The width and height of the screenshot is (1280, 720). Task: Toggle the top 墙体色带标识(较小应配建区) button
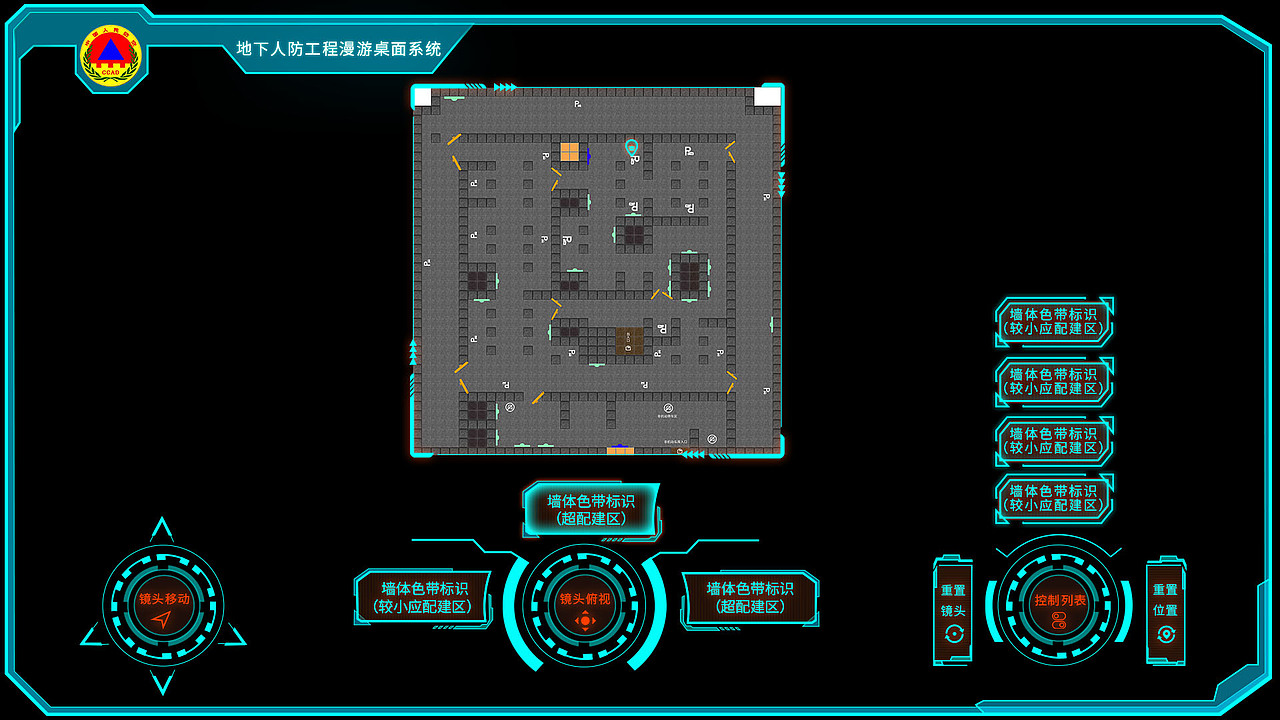(1054, 321)
